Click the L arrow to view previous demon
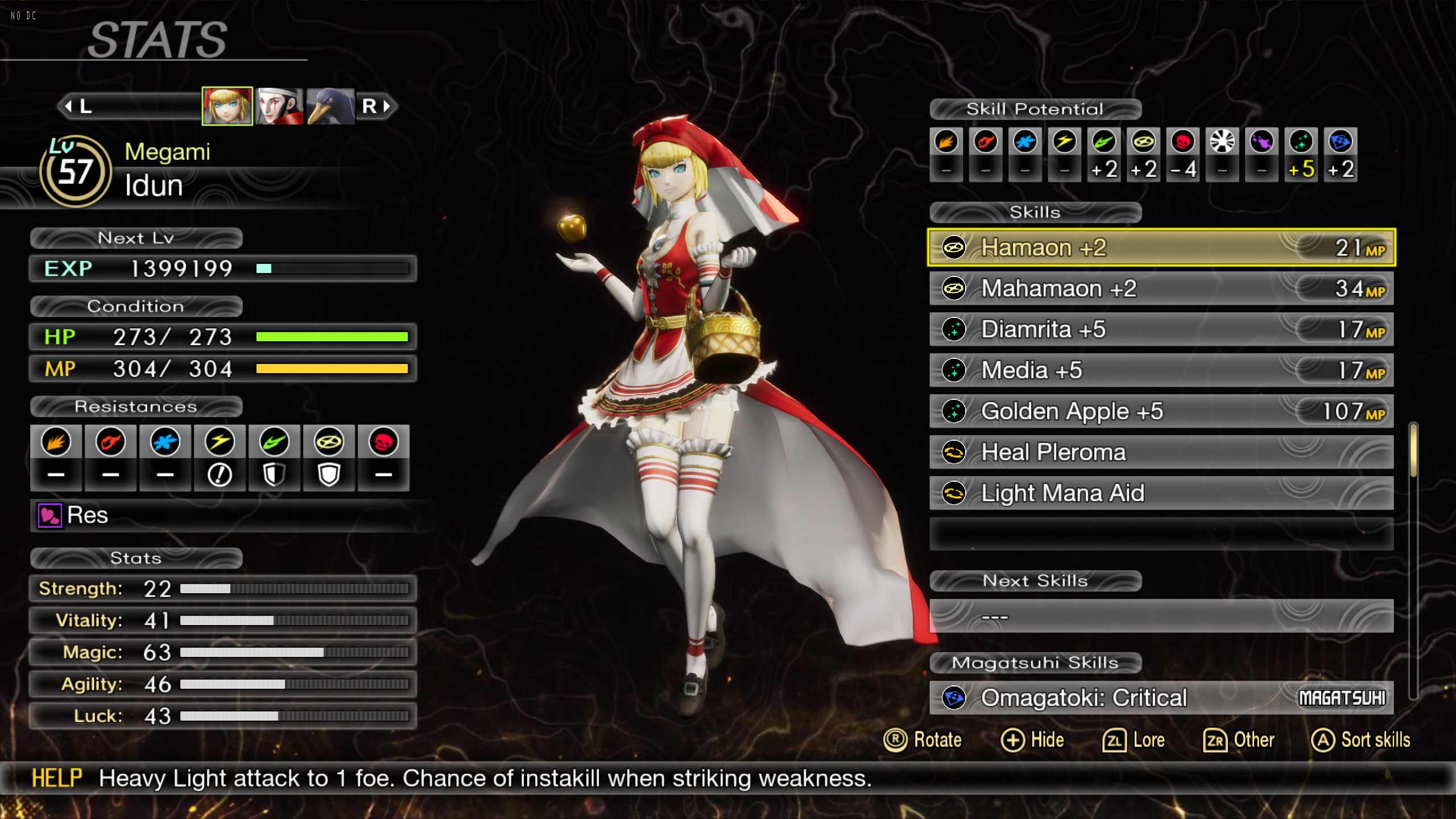The height and width of the screenshot is (819, 1456). tap(70, 106)
